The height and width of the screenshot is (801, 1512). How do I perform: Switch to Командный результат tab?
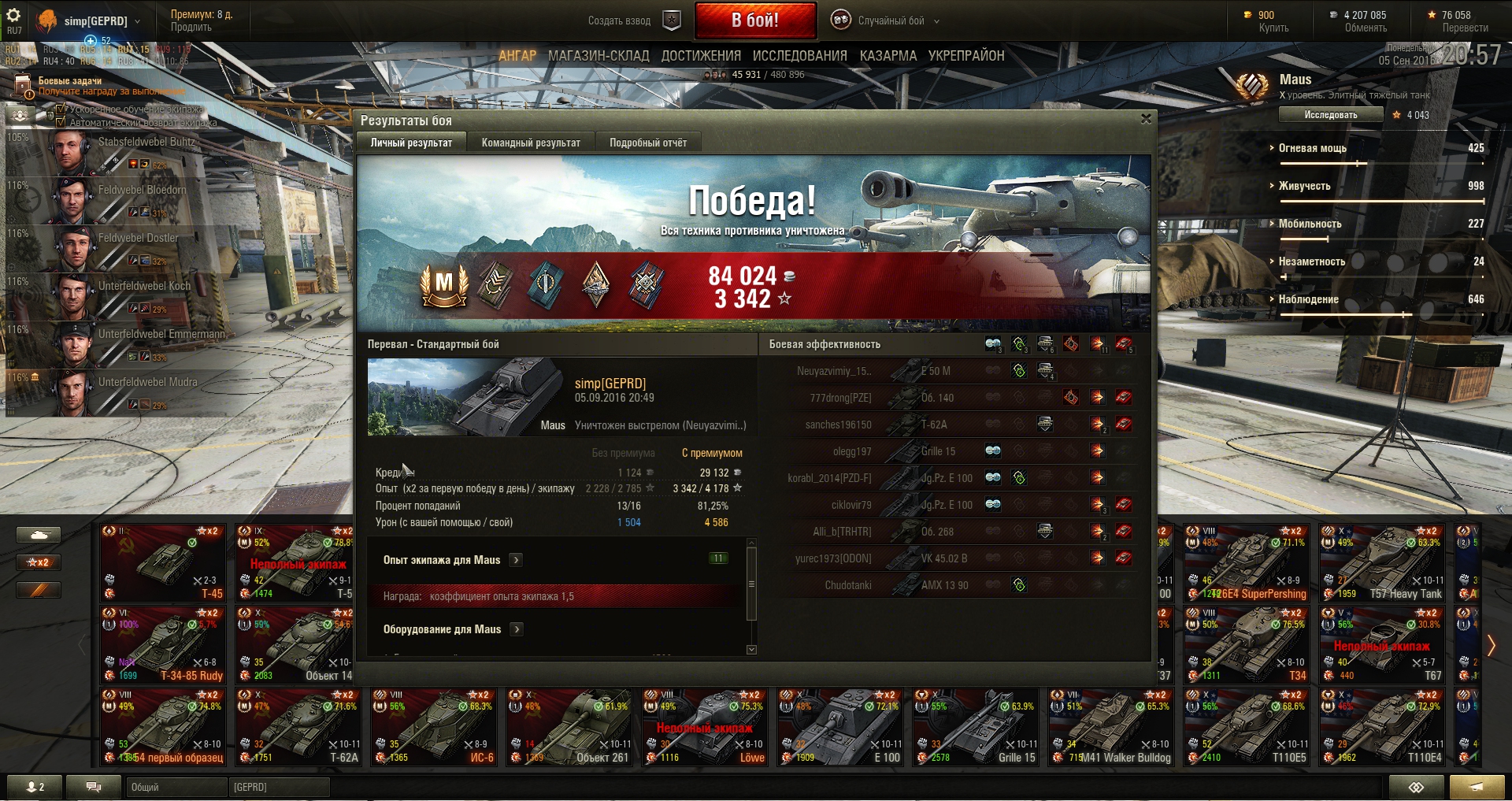531,143
